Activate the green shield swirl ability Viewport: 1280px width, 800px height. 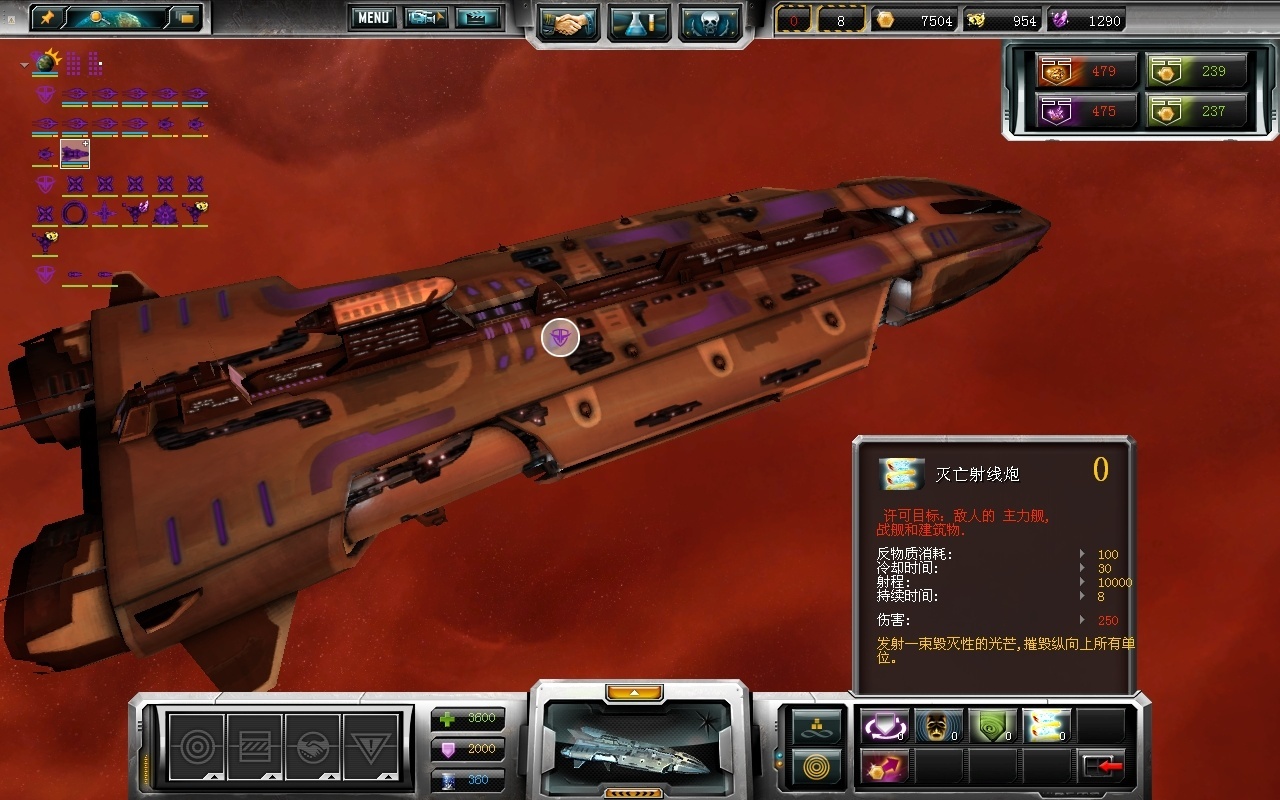[x=992, y=726]
